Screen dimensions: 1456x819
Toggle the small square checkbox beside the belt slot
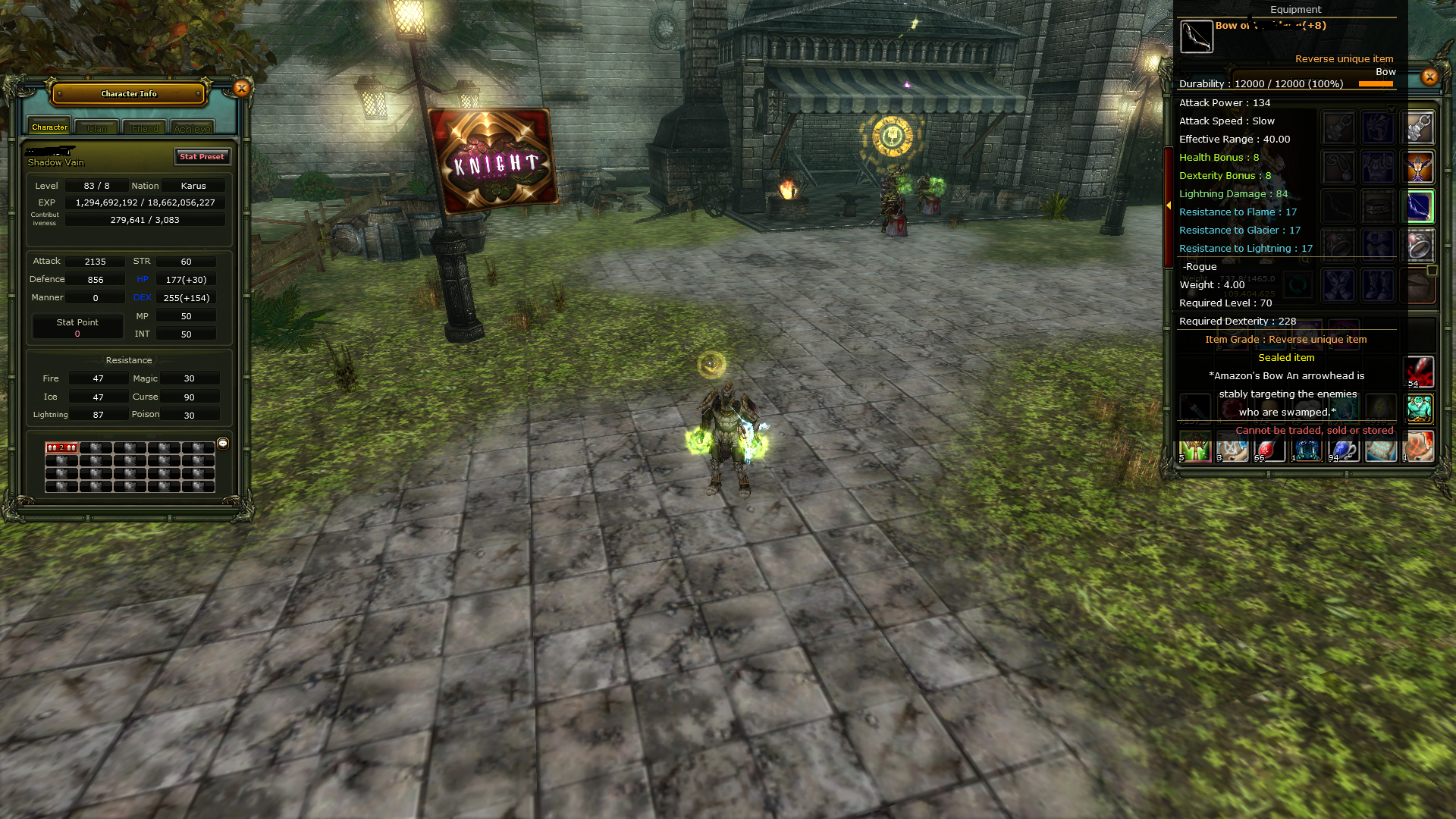(1432, 269)
